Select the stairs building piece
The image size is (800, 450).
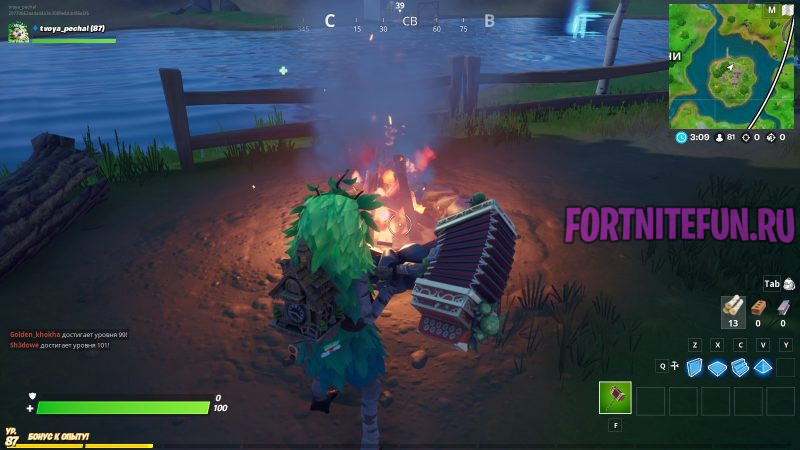[x=740, y=367]
